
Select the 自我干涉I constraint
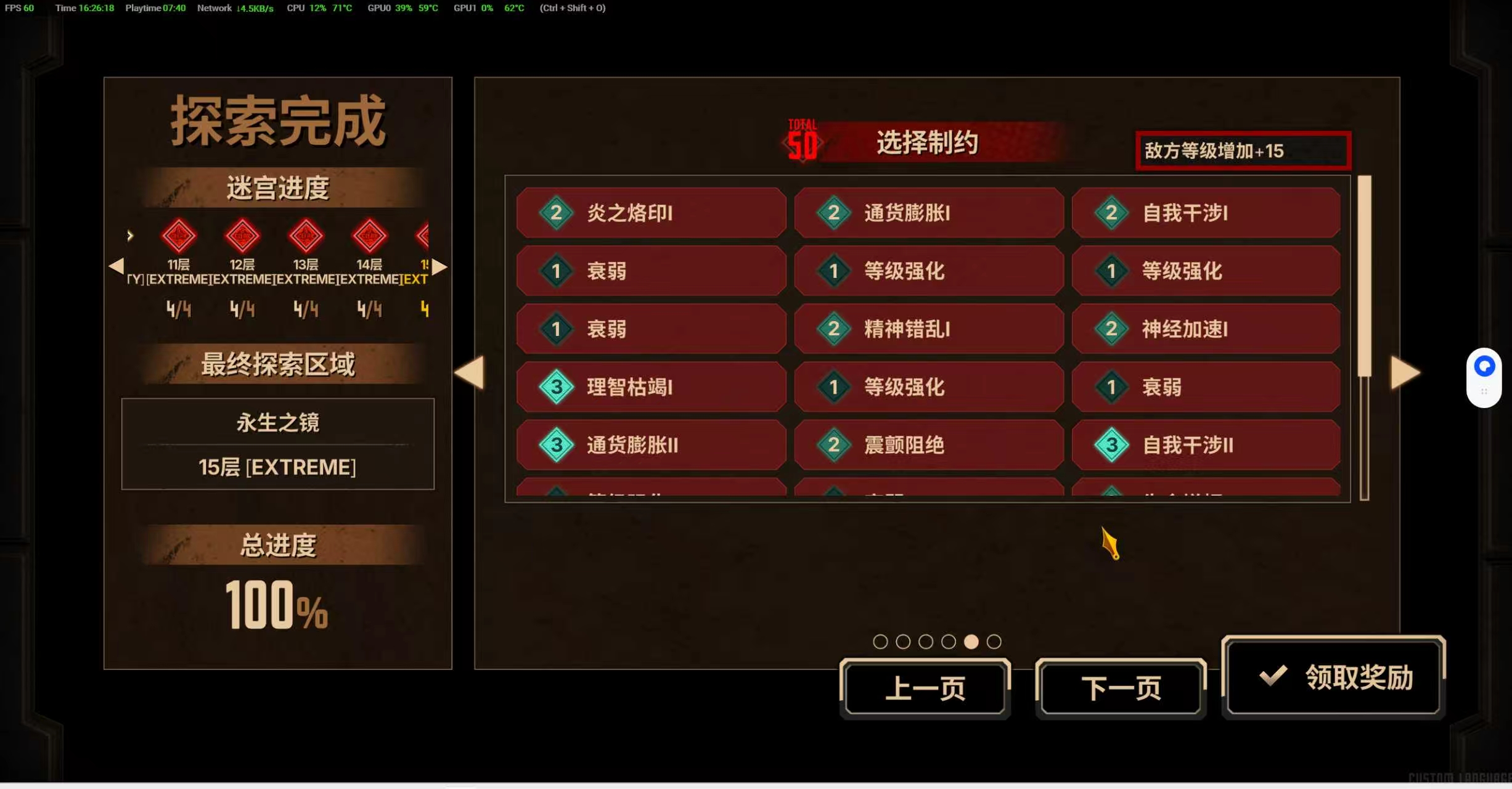(x=1206, y=213)
